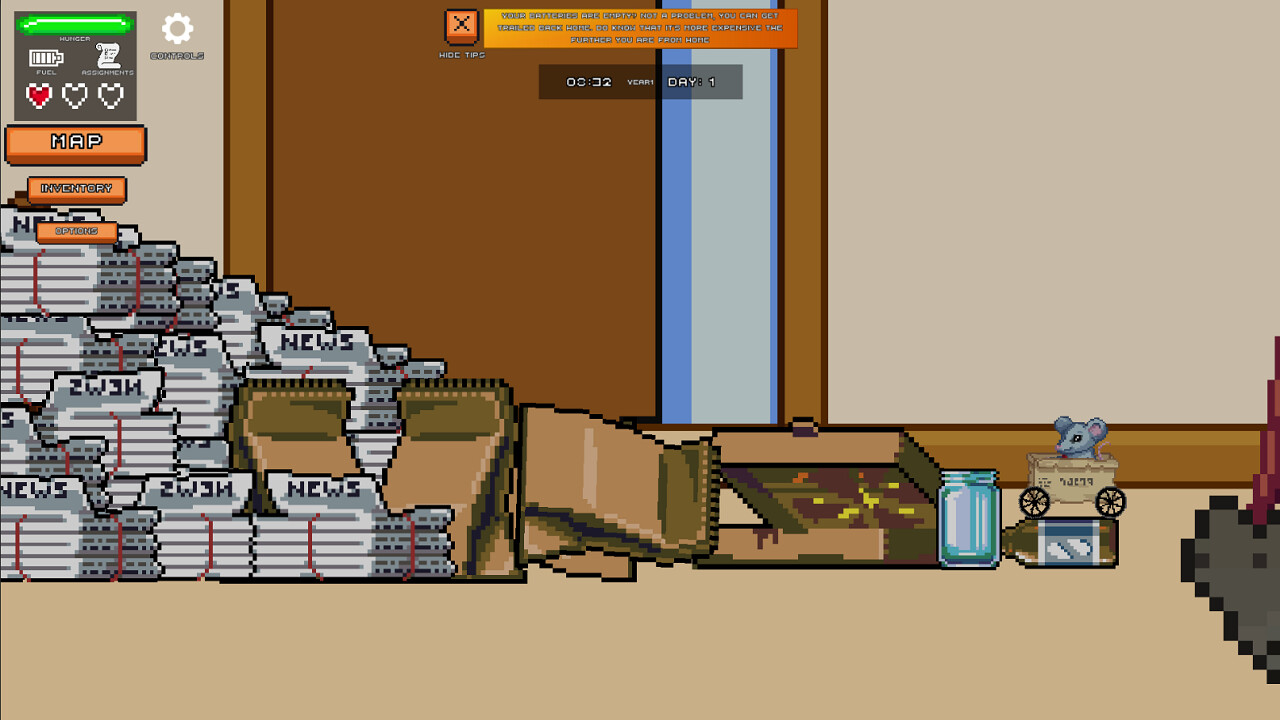This screenshot has width=1280, height=720.
Task: Click the first filled heart icon
Action: point(38,95)
